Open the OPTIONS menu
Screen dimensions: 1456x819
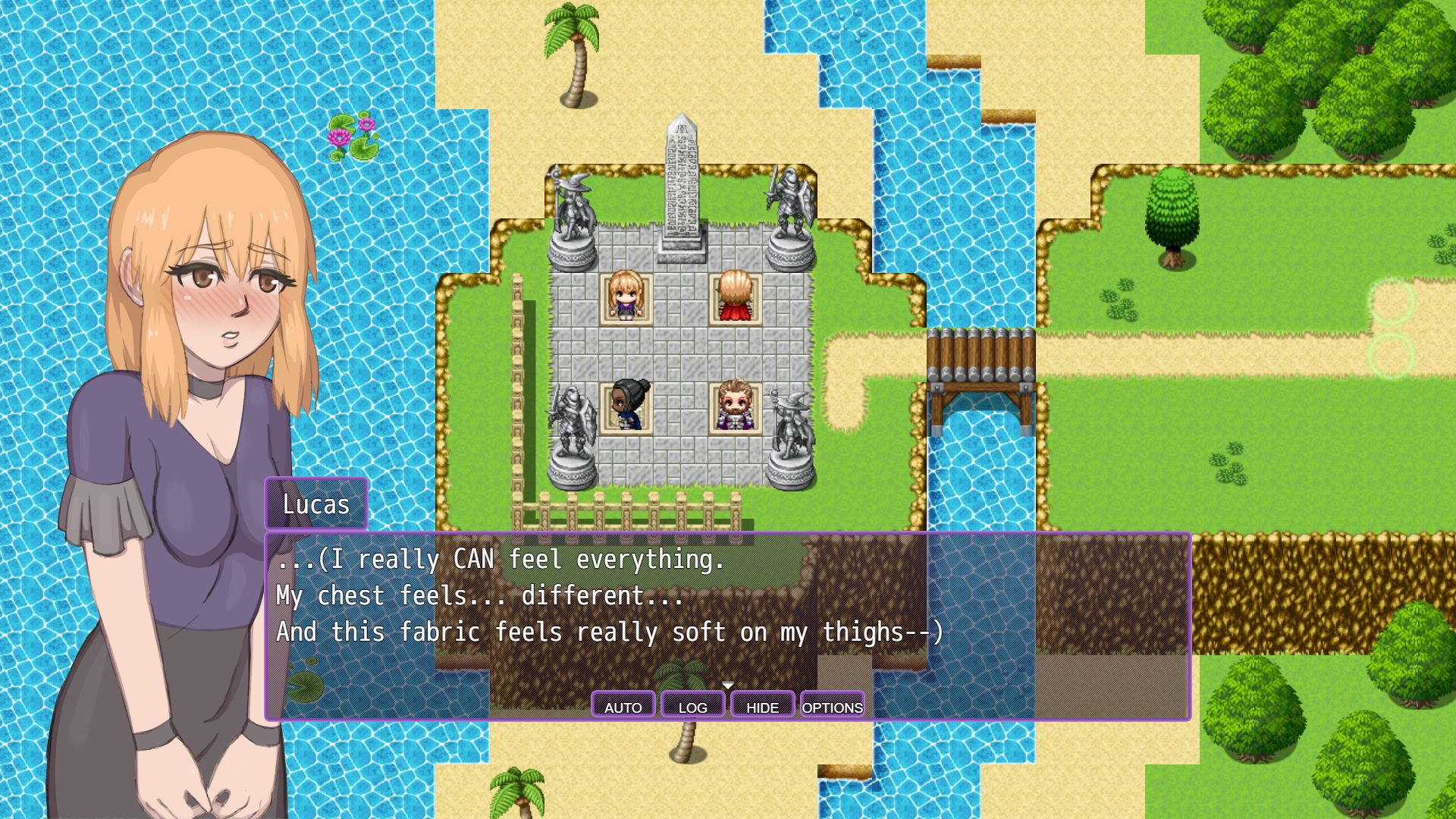[832, 706]
